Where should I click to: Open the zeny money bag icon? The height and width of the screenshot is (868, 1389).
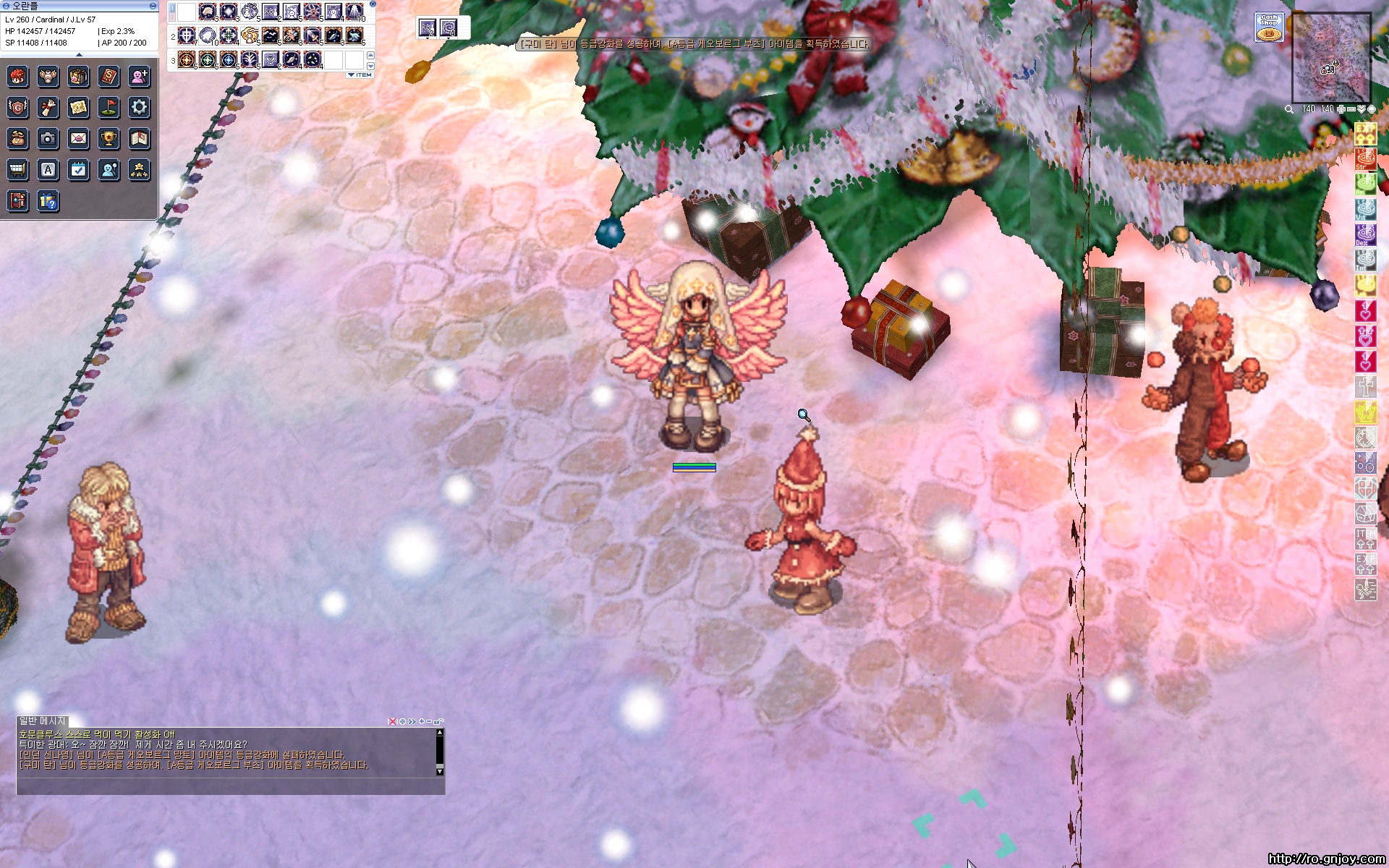click(17, 138)
